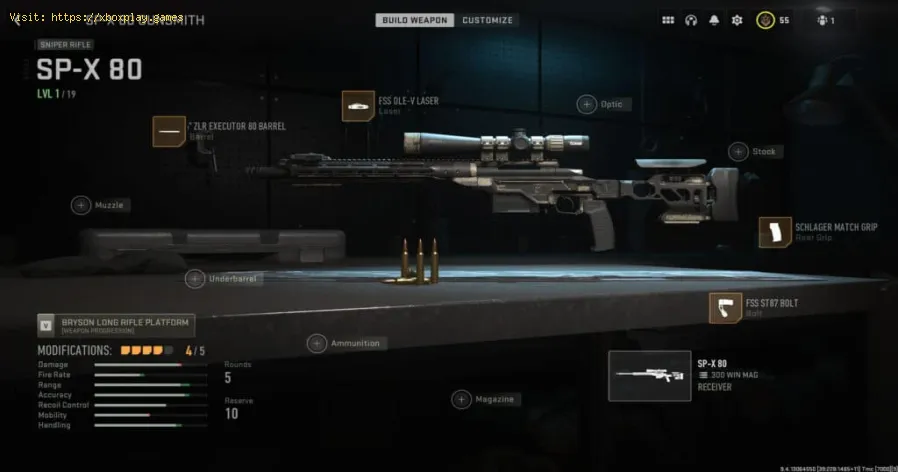Add an attachment to the Stock slot

point(738,152)
